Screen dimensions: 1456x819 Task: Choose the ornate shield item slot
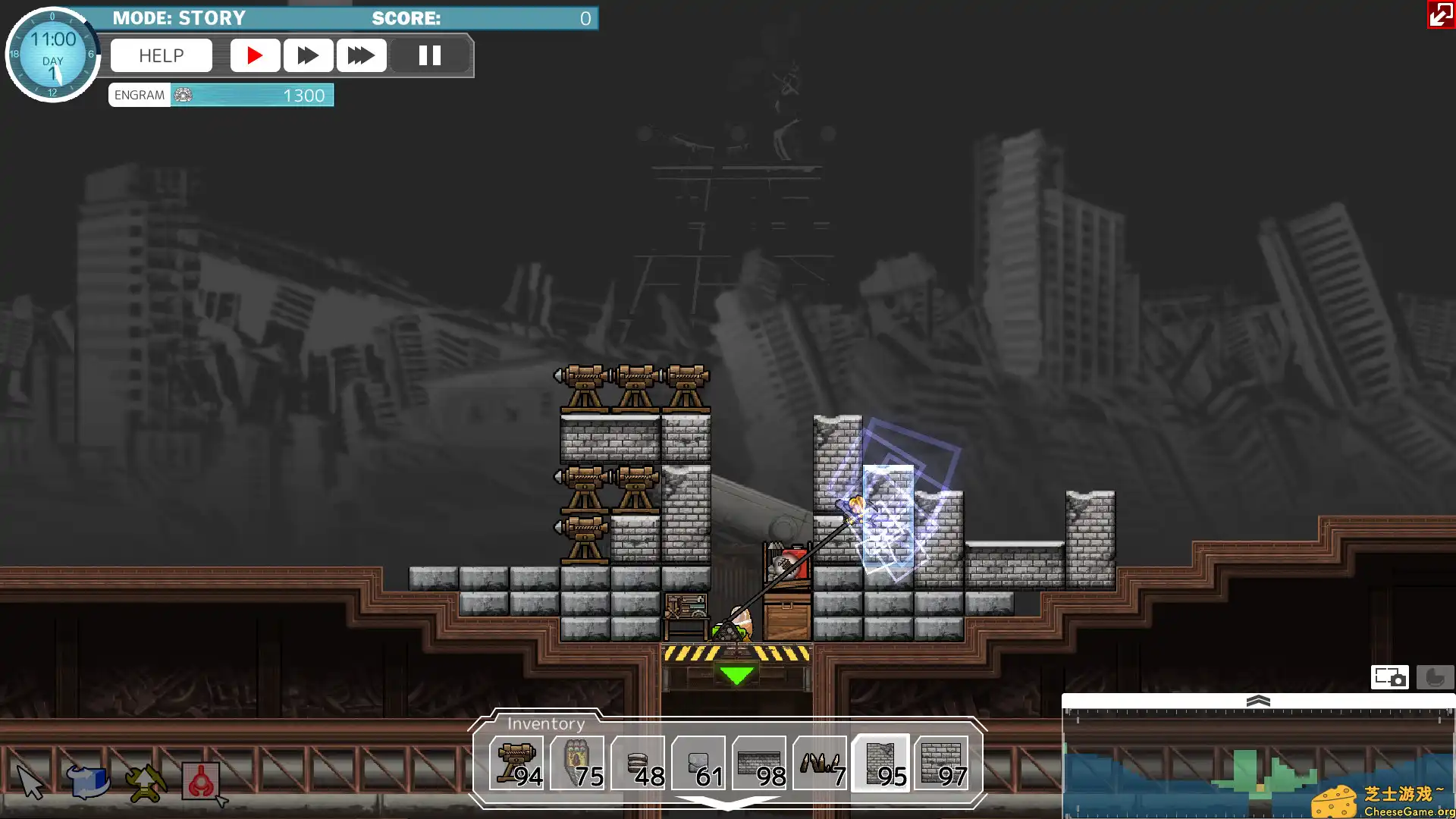tap(577, 763)
